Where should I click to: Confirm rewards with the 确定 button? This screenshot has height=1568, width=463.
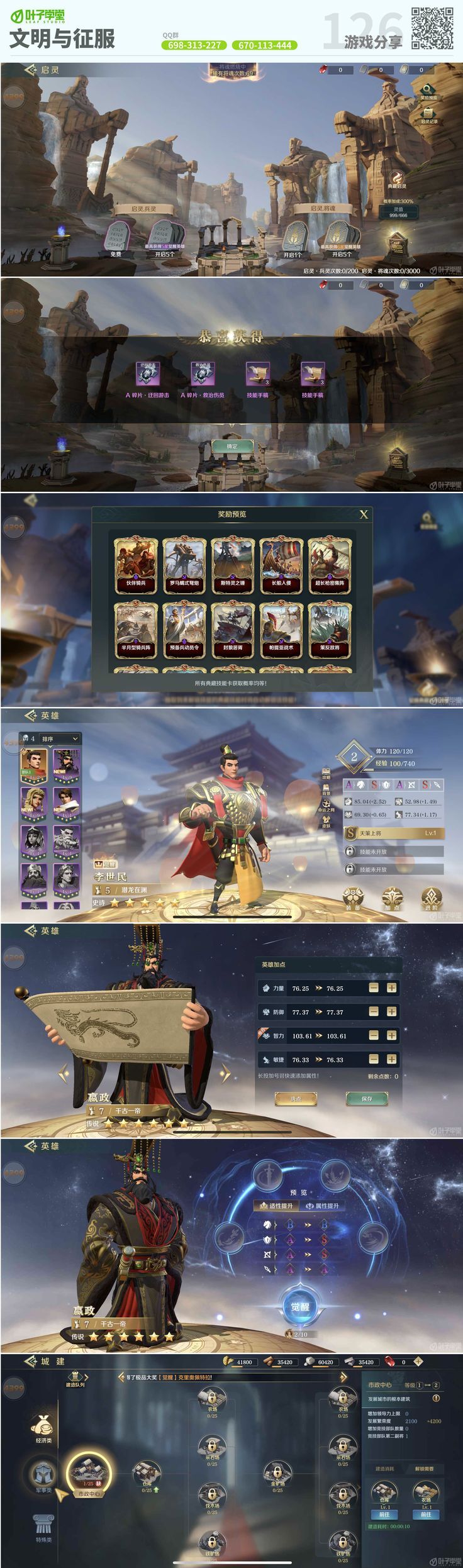pyautogui.click(x=232, y=446)
